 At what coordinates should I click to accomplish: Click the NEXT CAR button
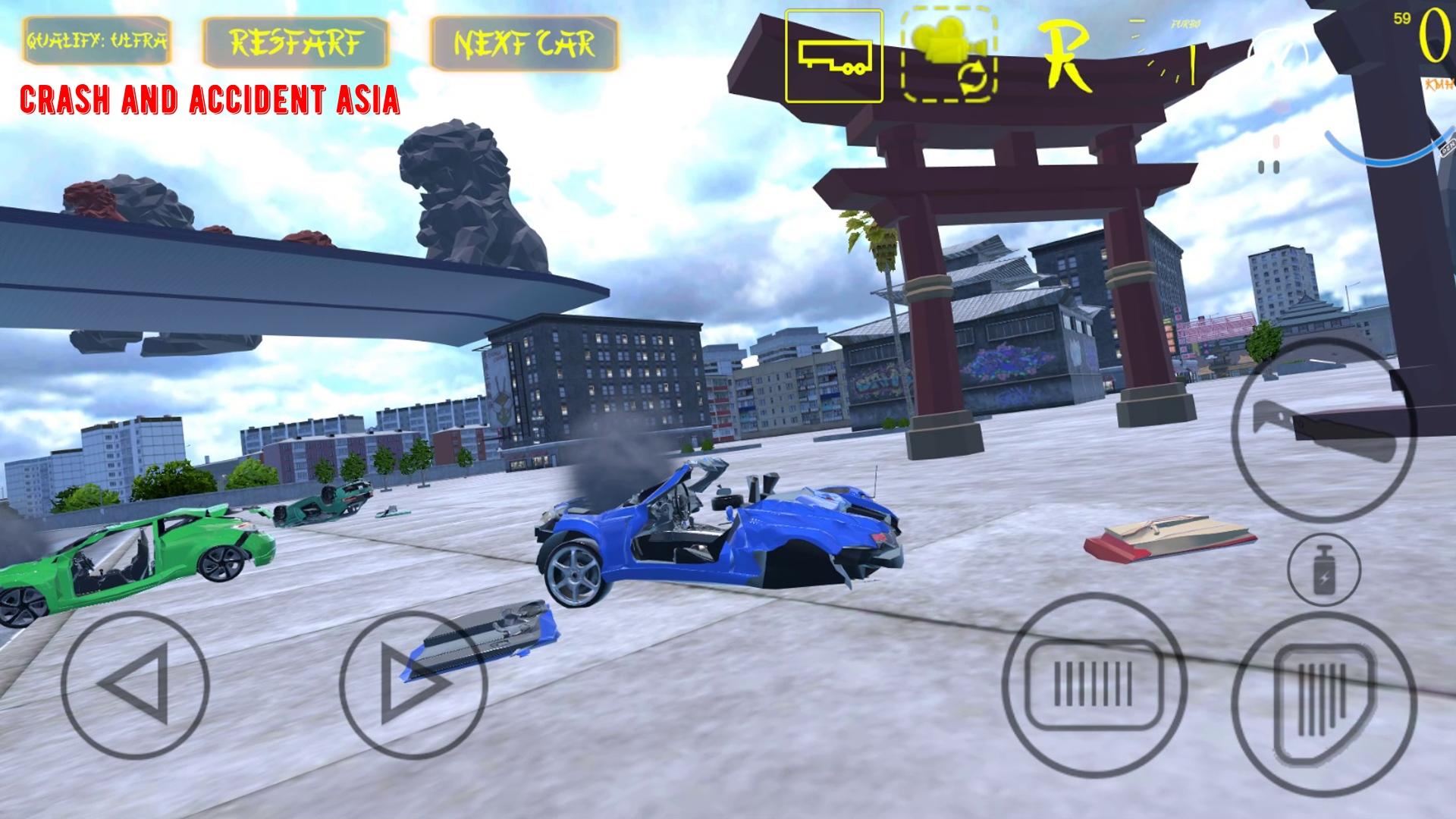coord(525,39)
